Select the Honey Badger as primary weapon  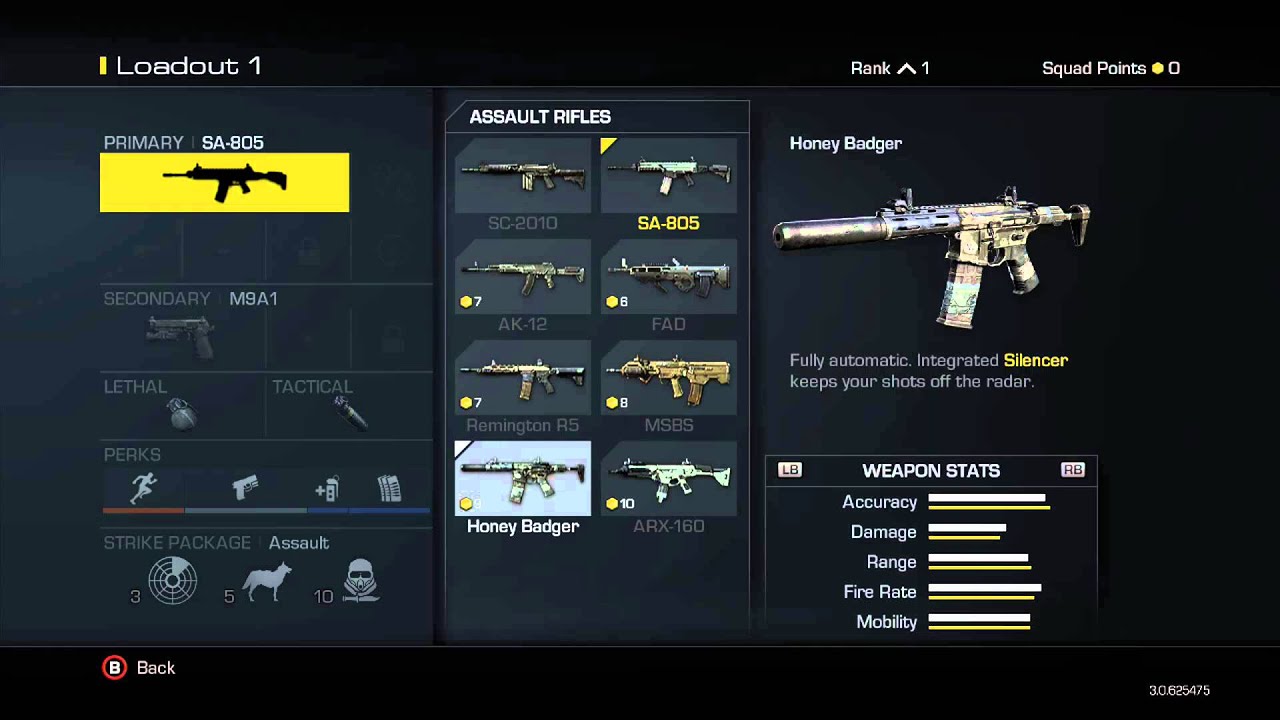(x=522, y=479)
